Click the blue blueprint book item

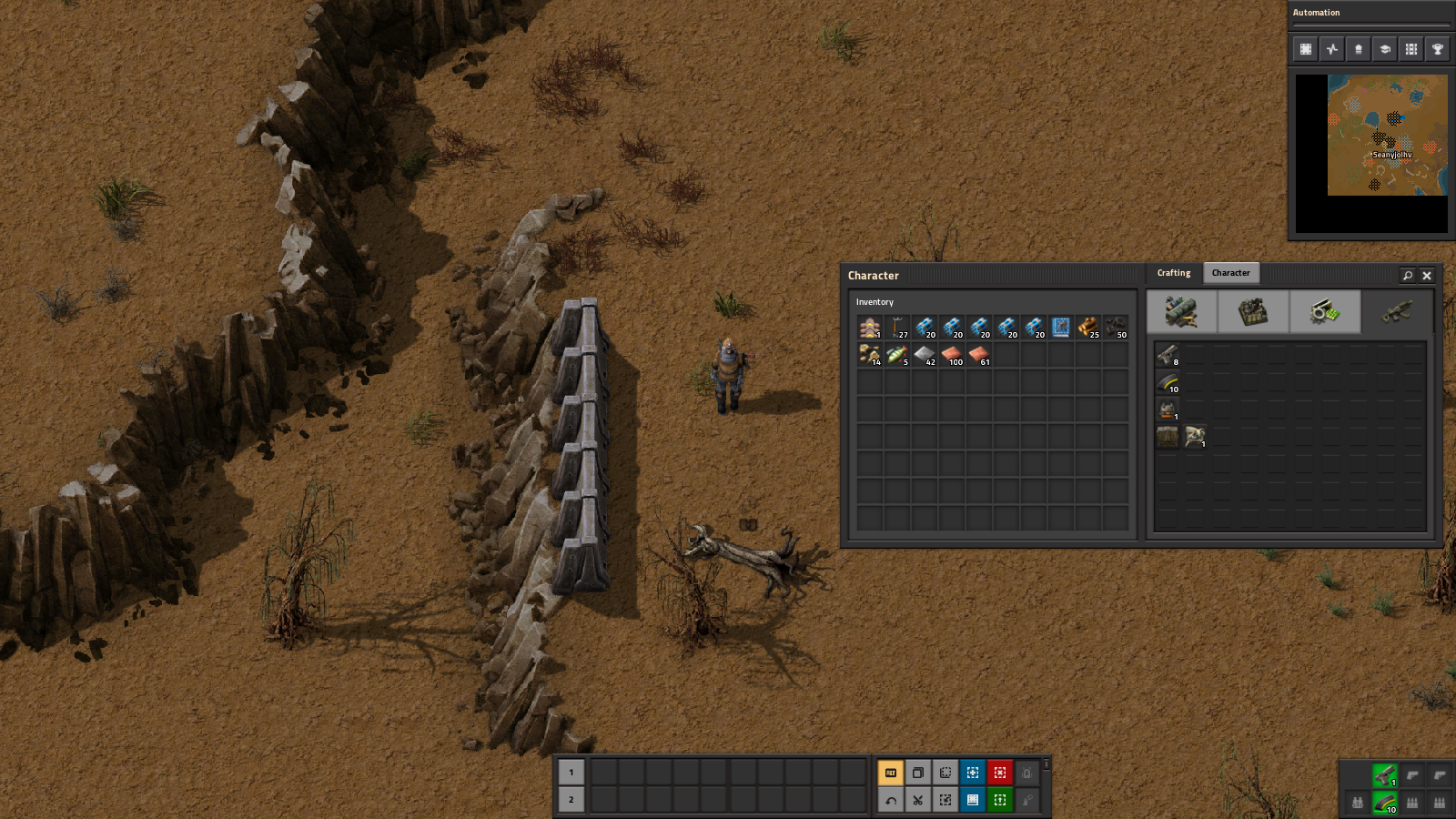pos(1061,328)
